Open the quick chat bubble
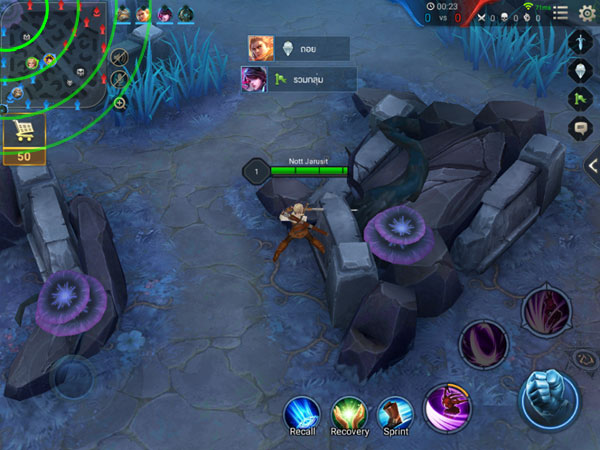 point(581,128)
